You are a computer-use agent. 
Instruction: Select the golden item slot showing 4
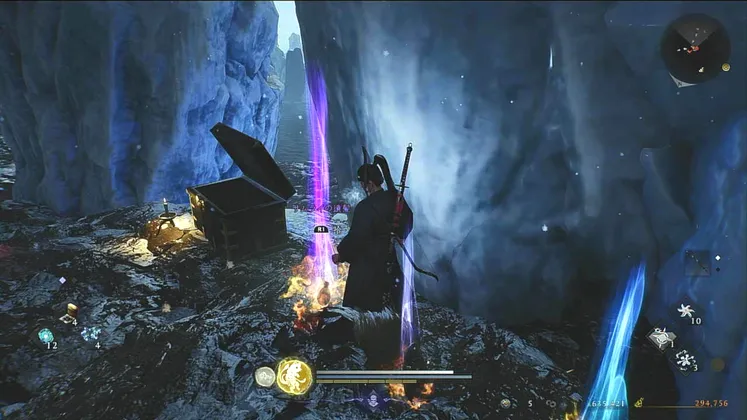click(71, 311)
